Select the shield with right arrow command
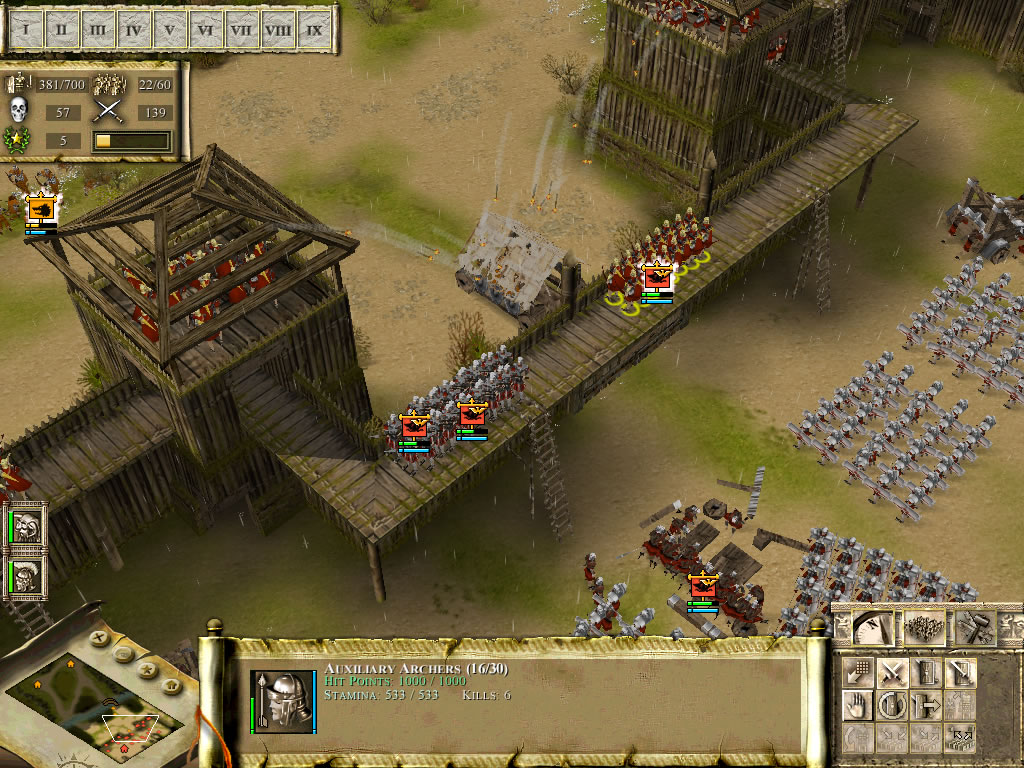The width and height of the screenshot is (1024, 768). pyautogui.click(x=926, y=705)
